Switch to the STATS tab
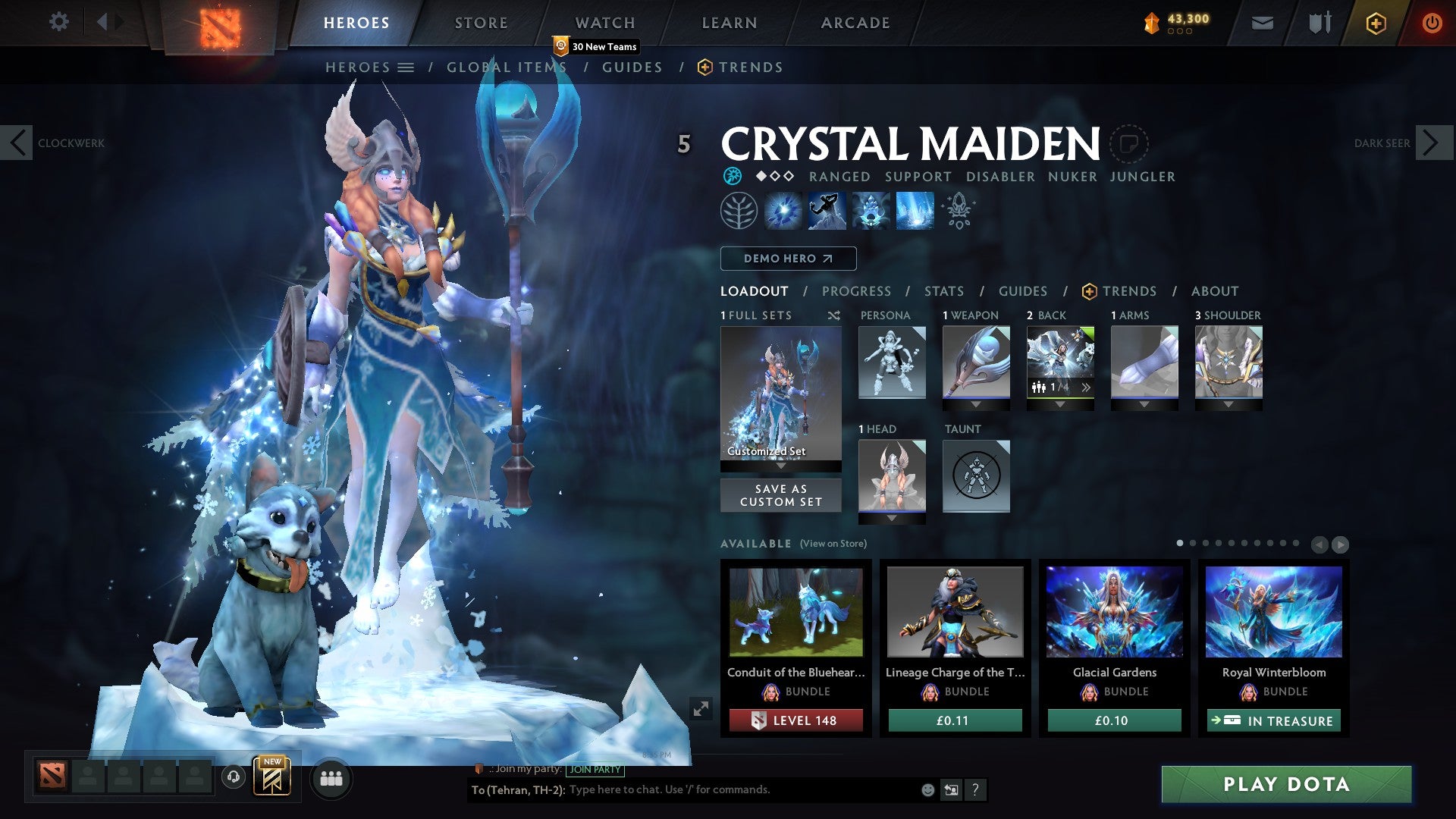Image resolution: width=1456 pixels, height=819 pixels. 943,290
